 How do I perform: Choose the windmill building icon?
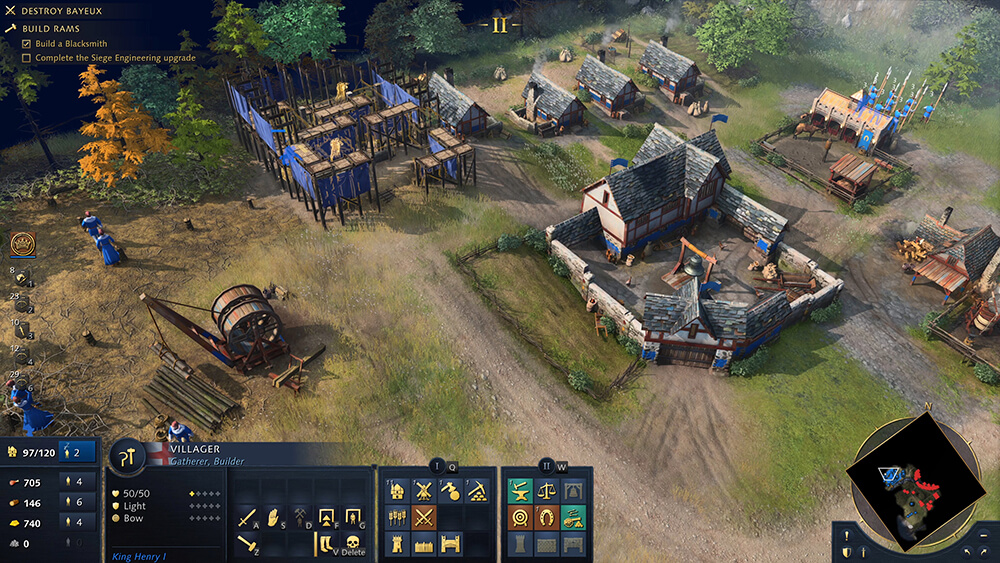pos(424,491)
